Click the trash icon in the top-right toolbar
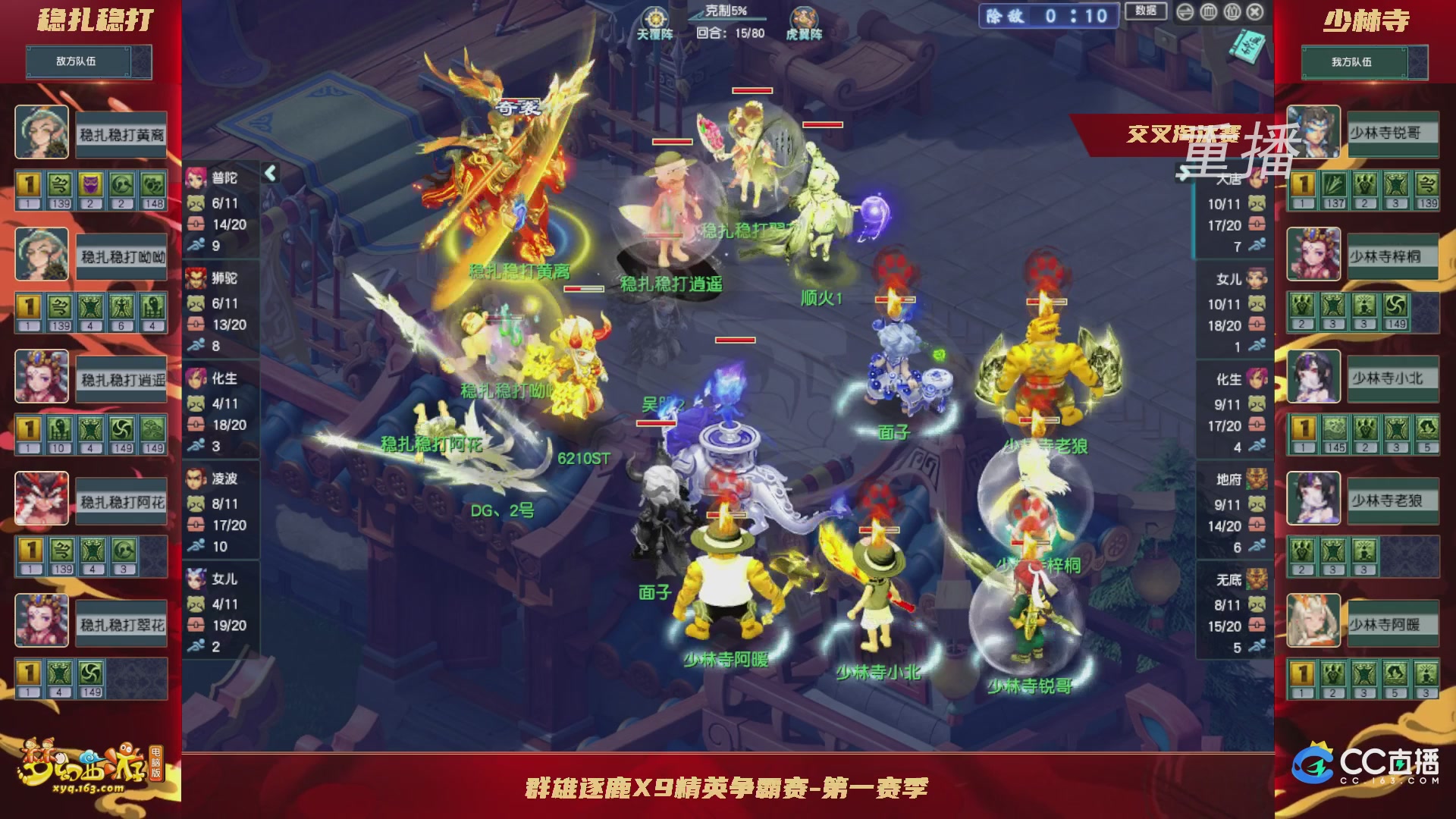 coord(1209,12)
